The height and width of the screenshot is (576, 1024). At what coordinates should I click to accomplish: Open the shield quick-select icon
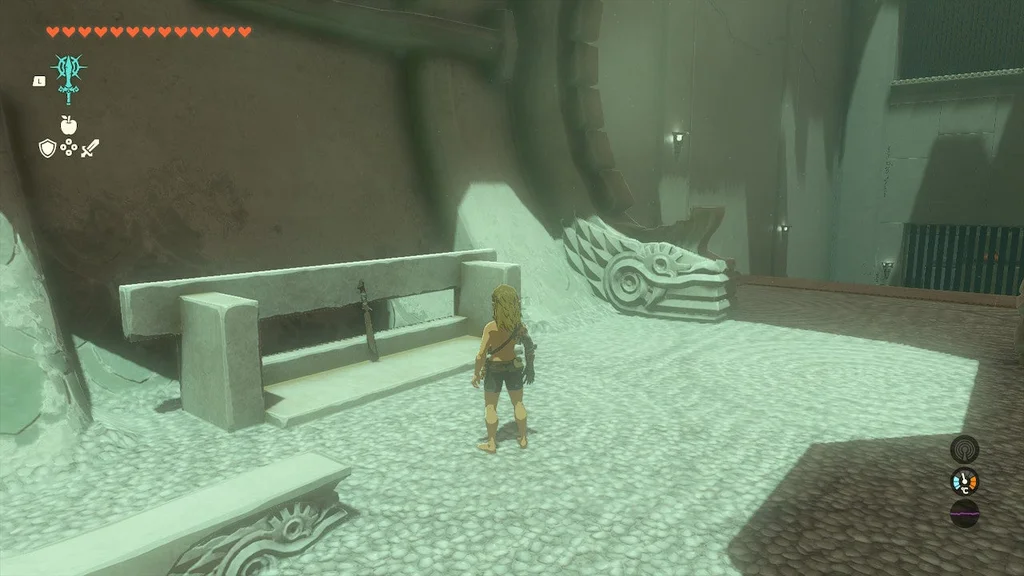(x=46, y=148)
